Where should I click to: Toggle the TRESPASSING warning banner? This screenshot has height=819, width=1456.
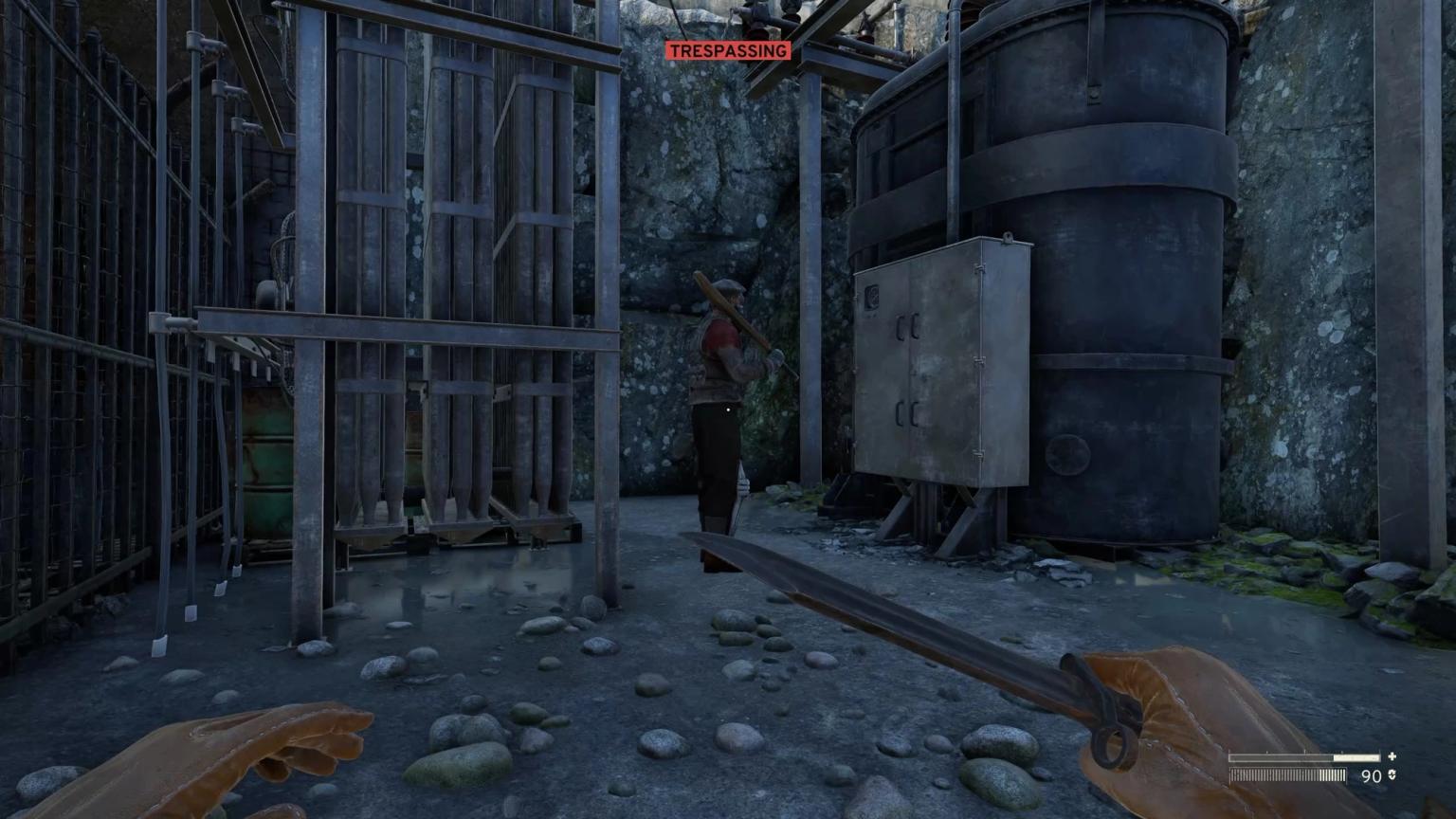(x=728, y=50)
